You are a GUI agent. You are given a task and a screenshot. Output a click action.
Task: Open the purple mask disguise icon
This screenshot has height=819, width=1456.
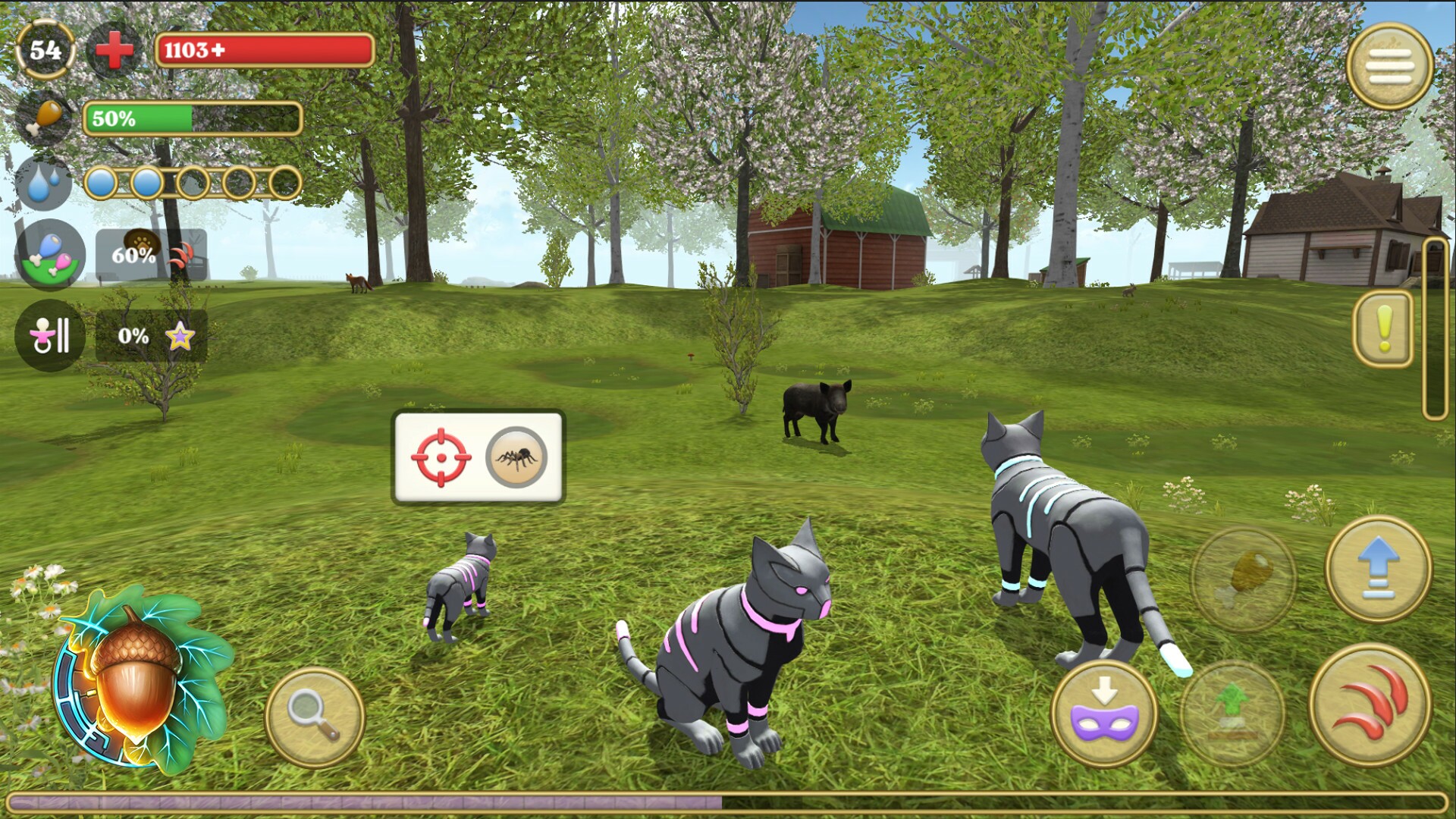click(x=1103, y=713)
